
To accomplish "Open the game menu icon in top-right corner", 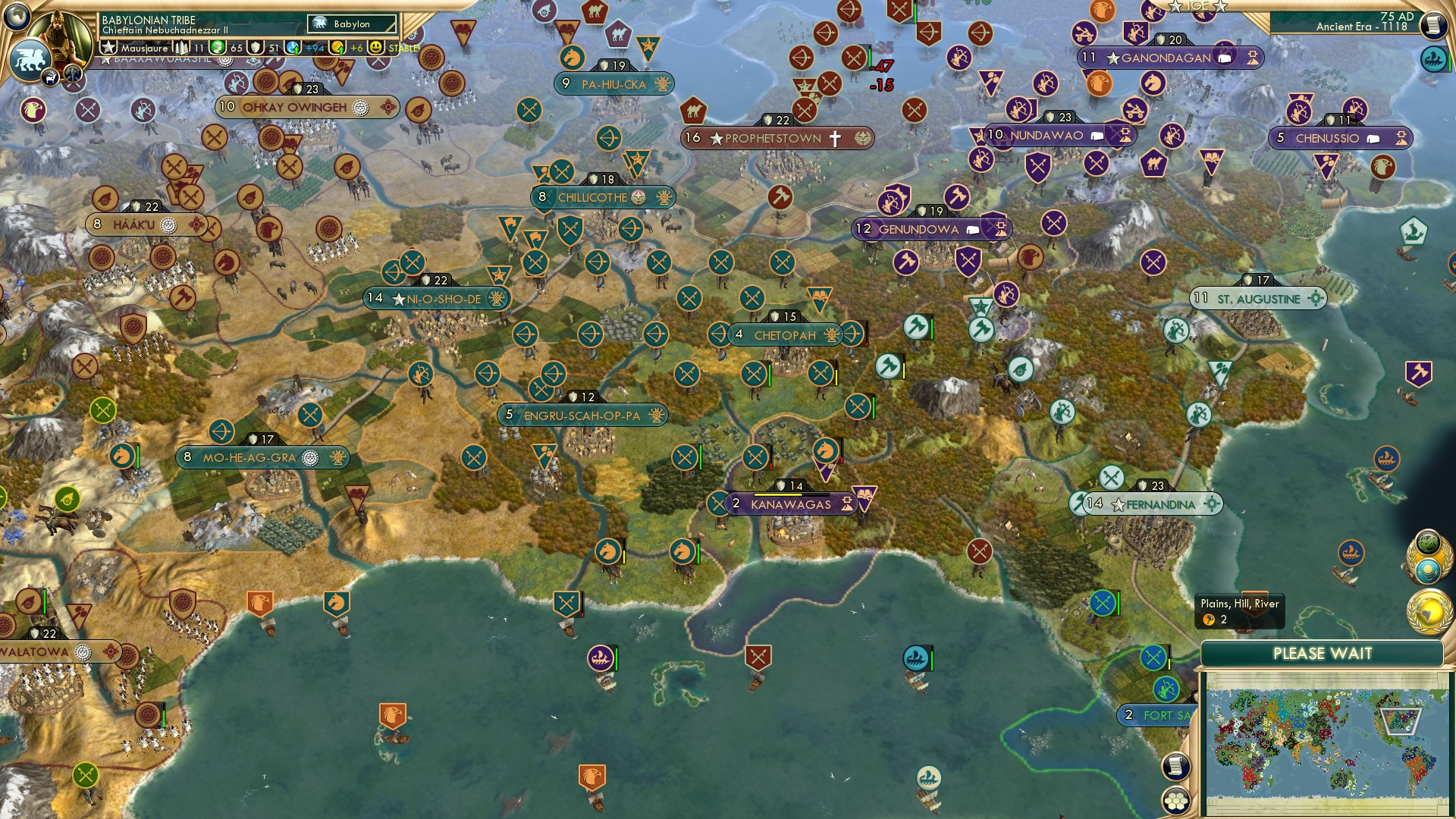I will [x=1434, y=25].
